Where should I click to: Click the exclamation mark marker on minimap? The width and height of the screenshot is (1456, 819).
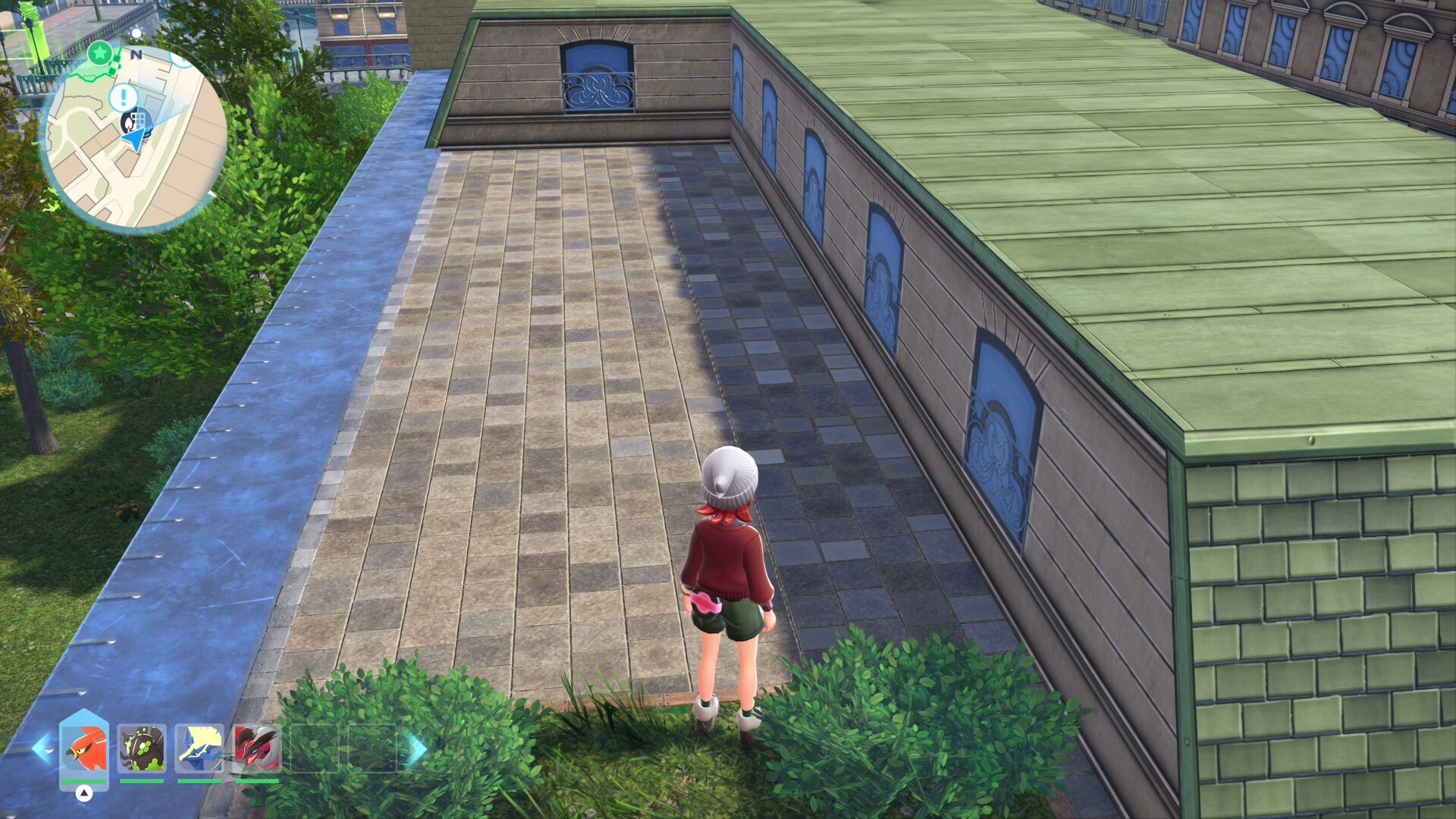click(123, 97)
